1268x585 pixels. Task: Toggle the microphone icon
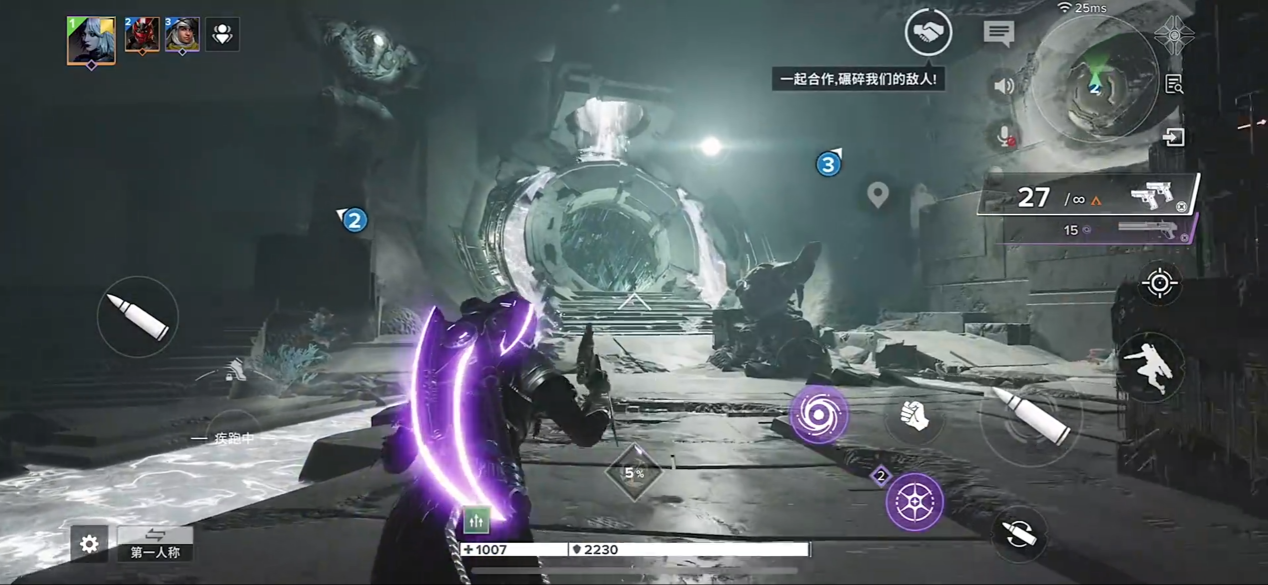[x=1004, y=135]
